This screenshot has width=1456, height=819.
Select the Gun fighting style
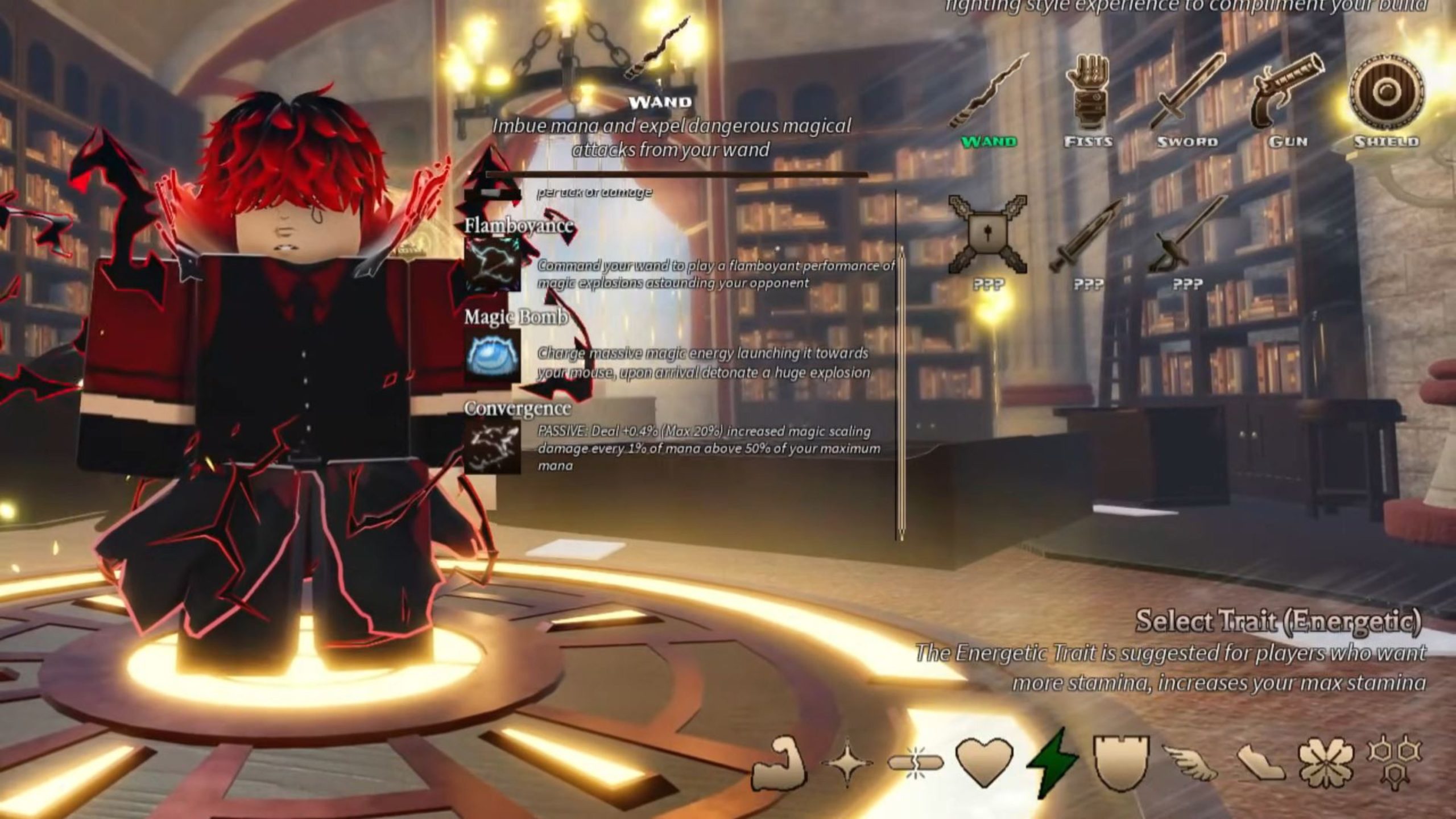(1287, 93)
